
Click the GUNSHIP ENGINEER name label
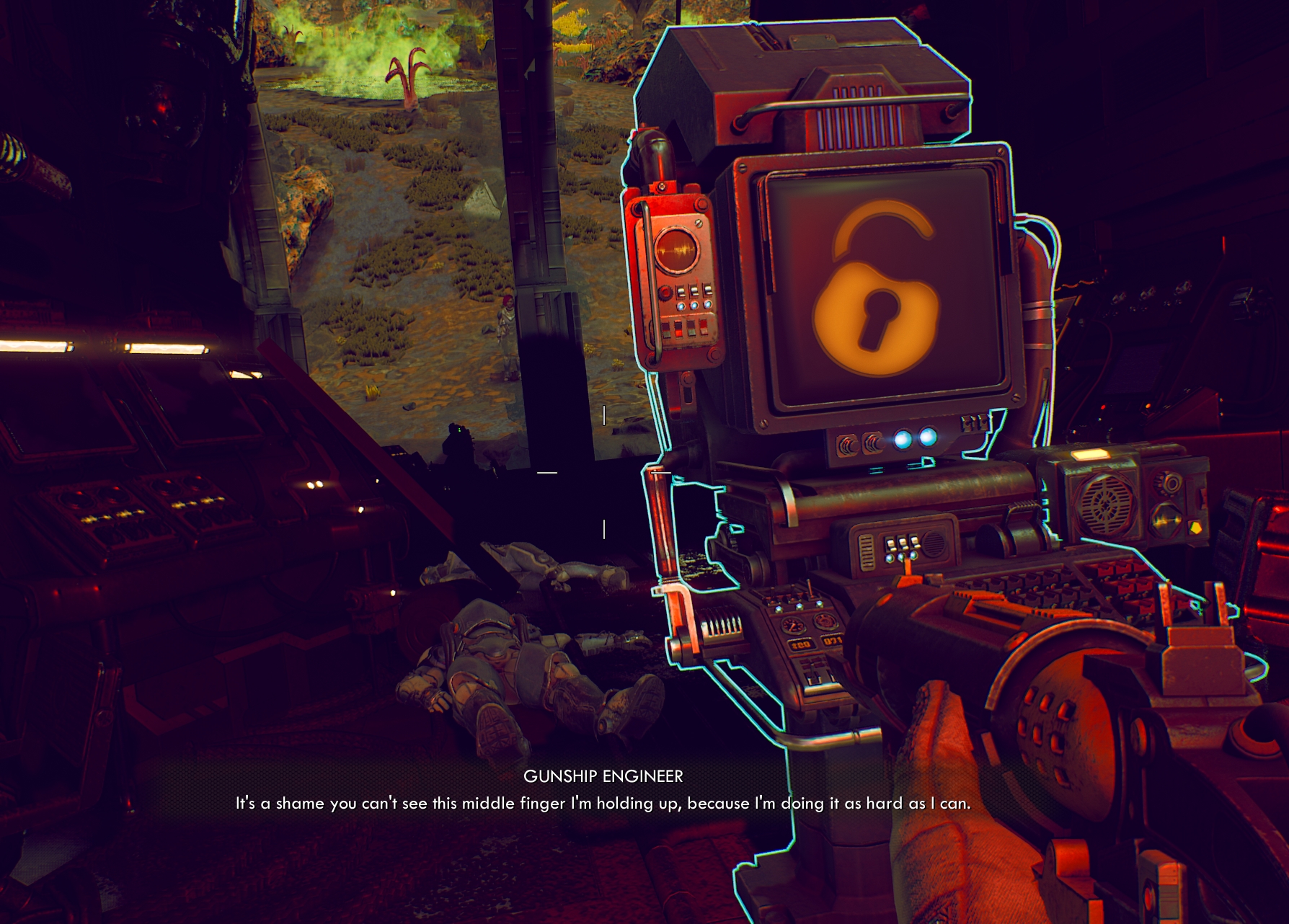[604, 777]
